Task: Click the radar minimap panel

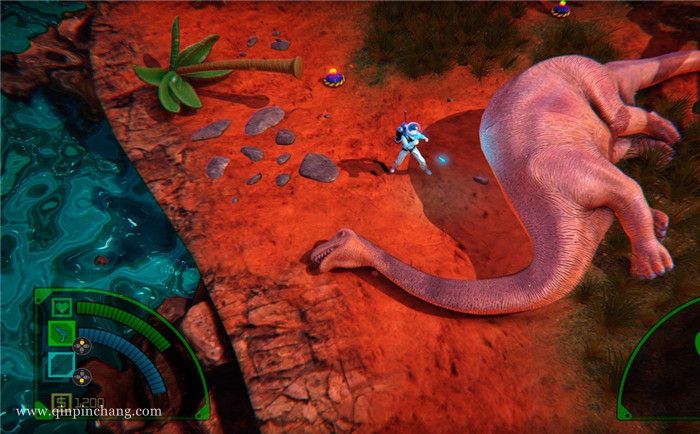Action: 667,371
